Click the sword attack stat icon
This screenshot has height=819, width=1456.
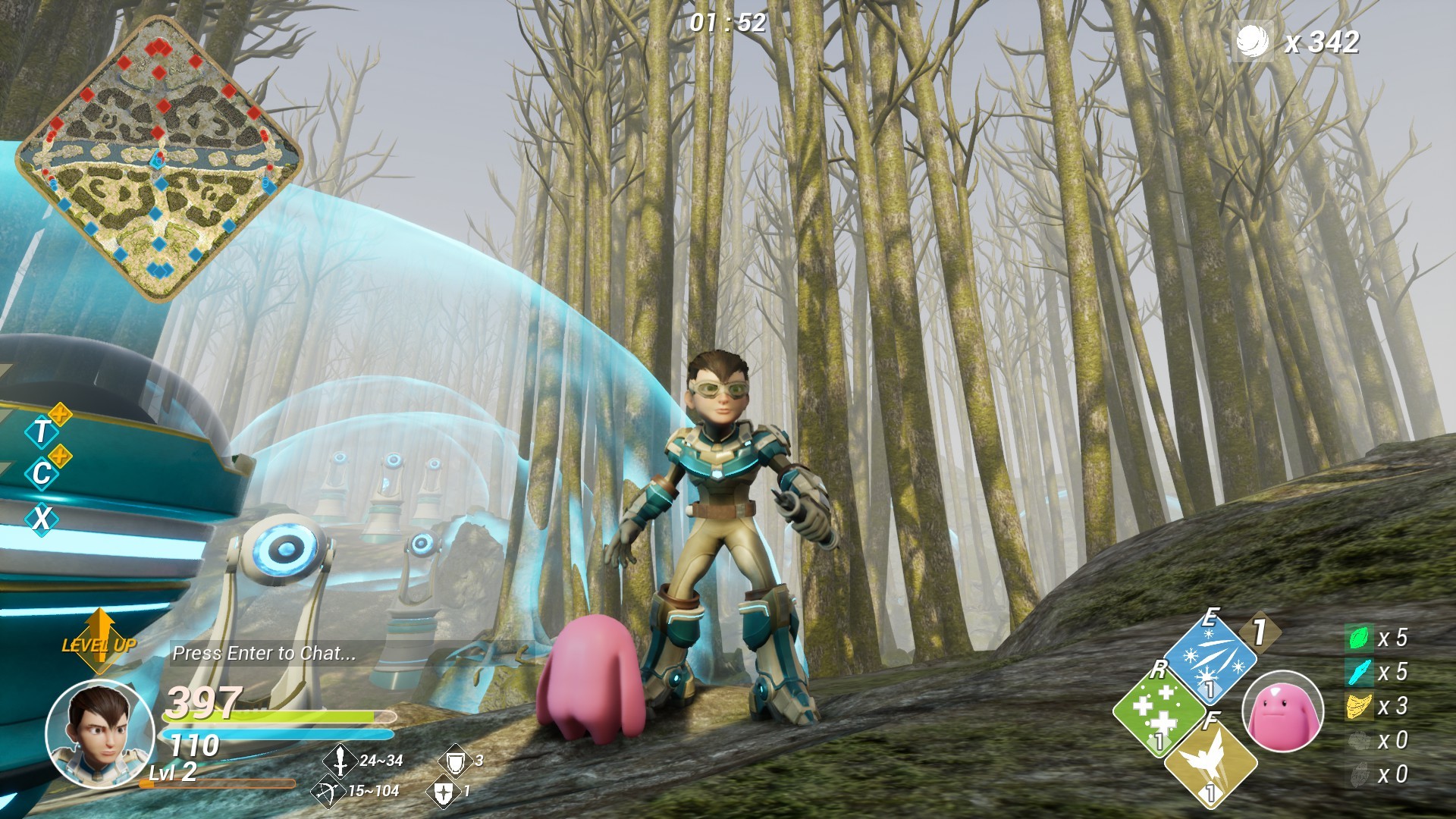click(340, 760)
